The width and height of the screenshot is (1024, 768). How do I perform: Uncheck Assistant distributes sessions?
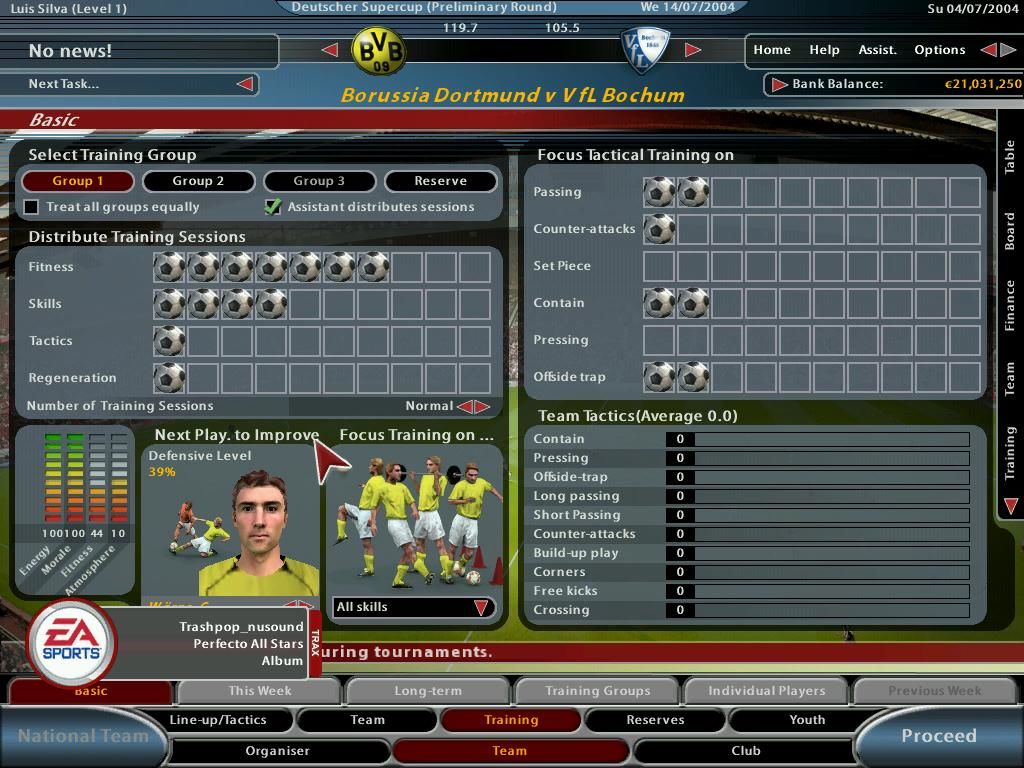(272, 207)
